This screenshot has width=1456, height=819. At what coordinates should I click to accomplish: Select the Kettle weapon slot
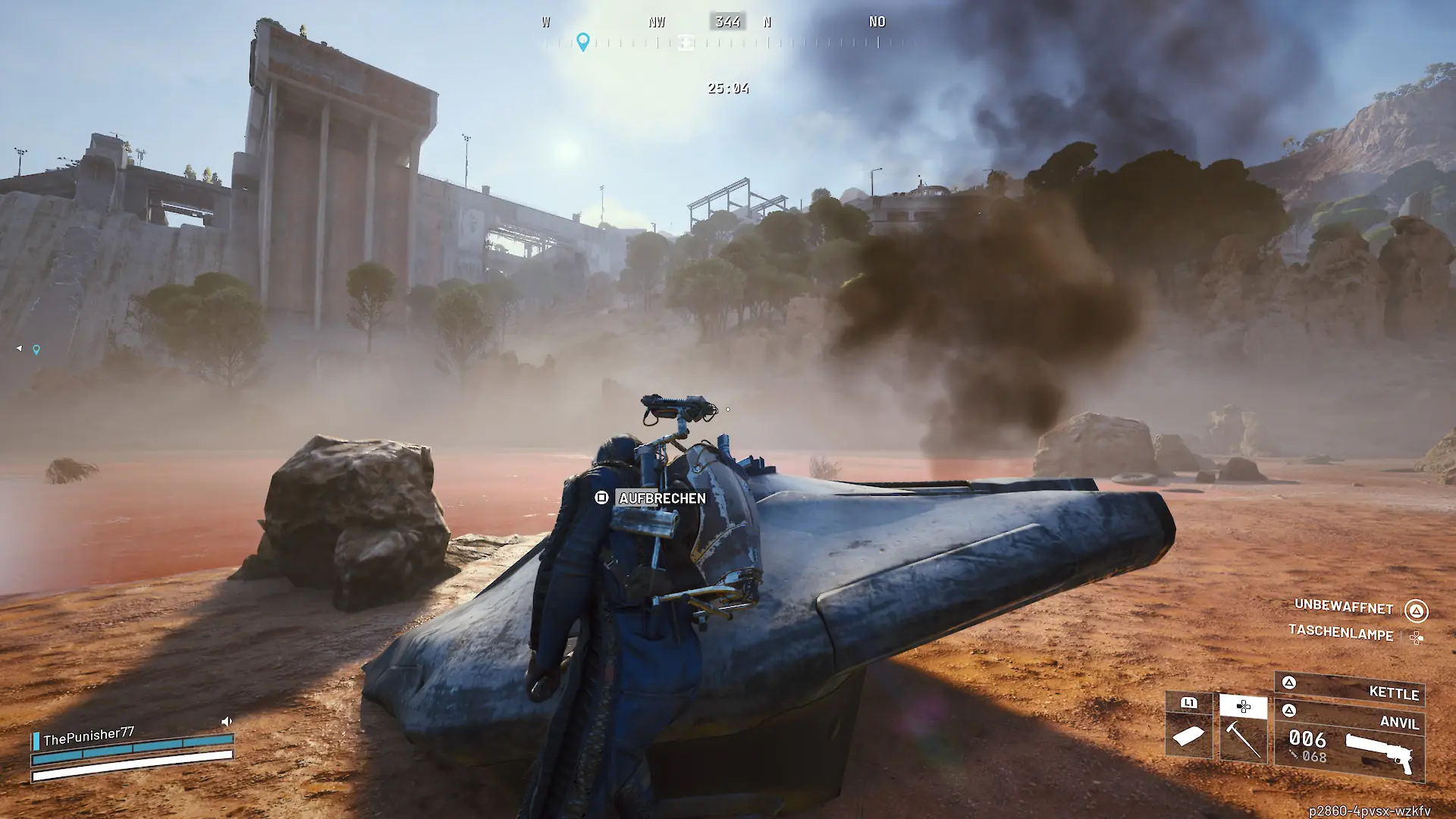tap(1350, 690)
